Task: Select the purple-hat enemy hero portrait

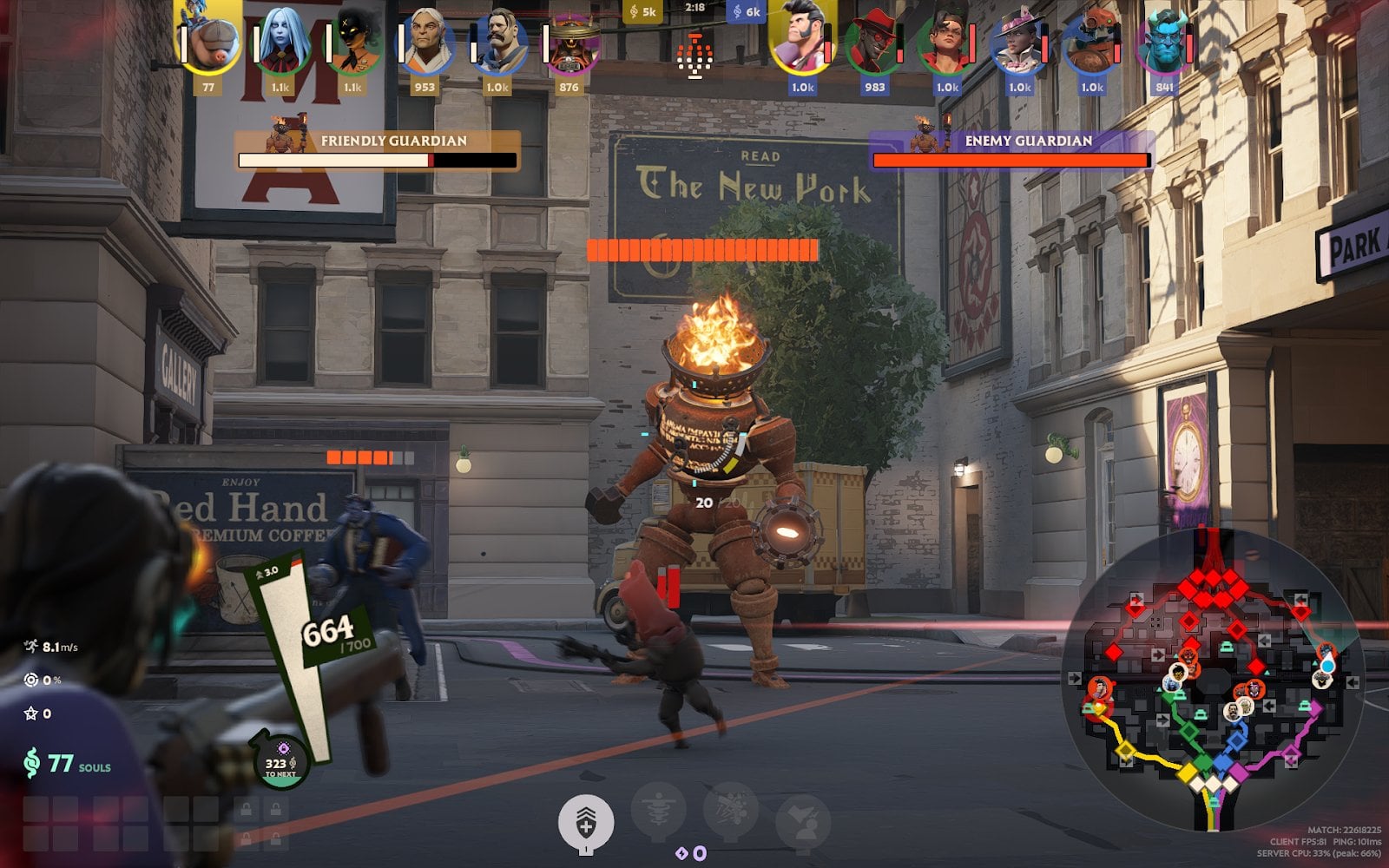Action: pyautogui.click(x=1020, y=42)
